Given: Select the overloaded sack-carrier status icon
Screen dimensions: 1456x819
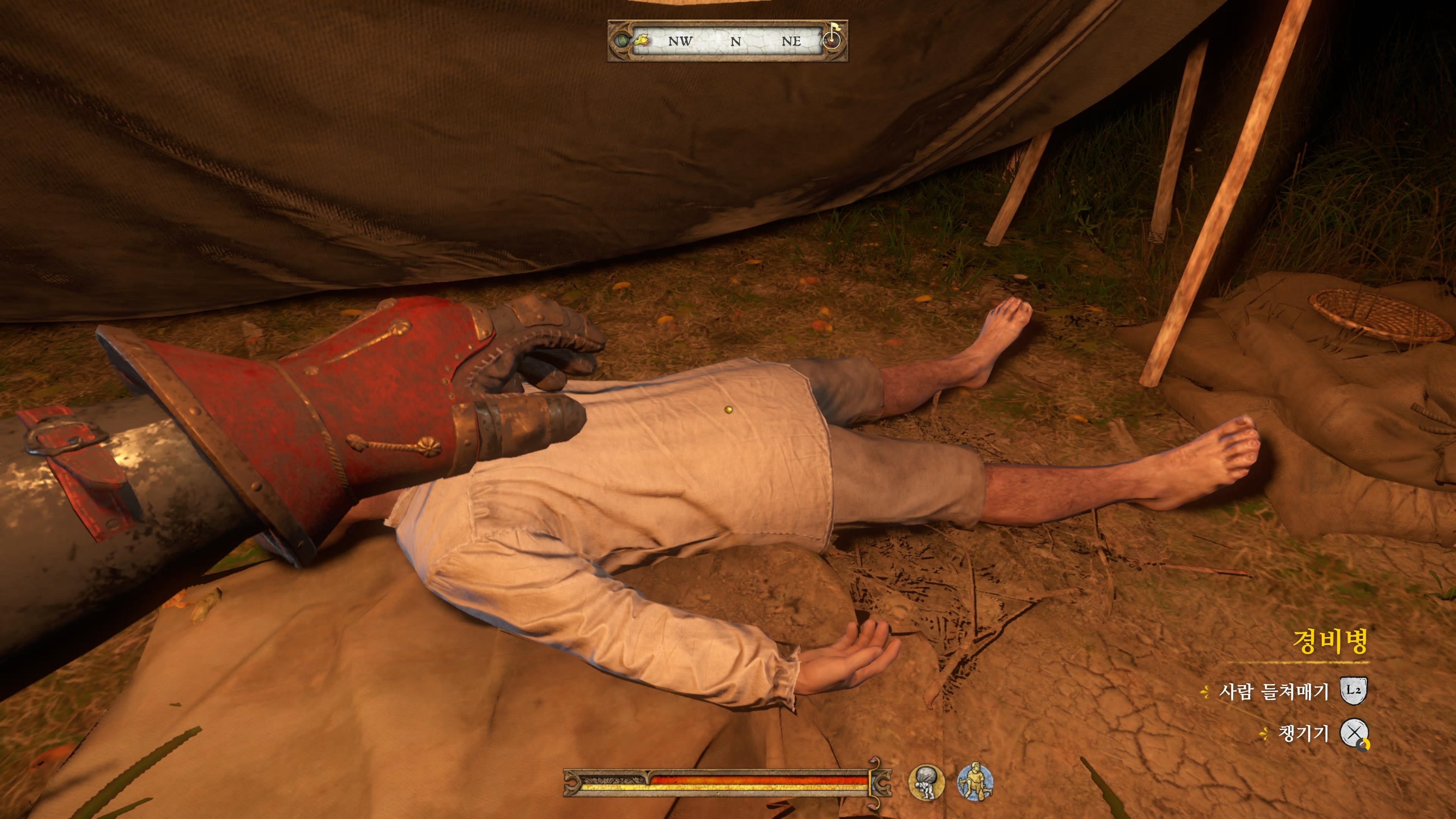Looking at the screenshot, I should (926, 782).
